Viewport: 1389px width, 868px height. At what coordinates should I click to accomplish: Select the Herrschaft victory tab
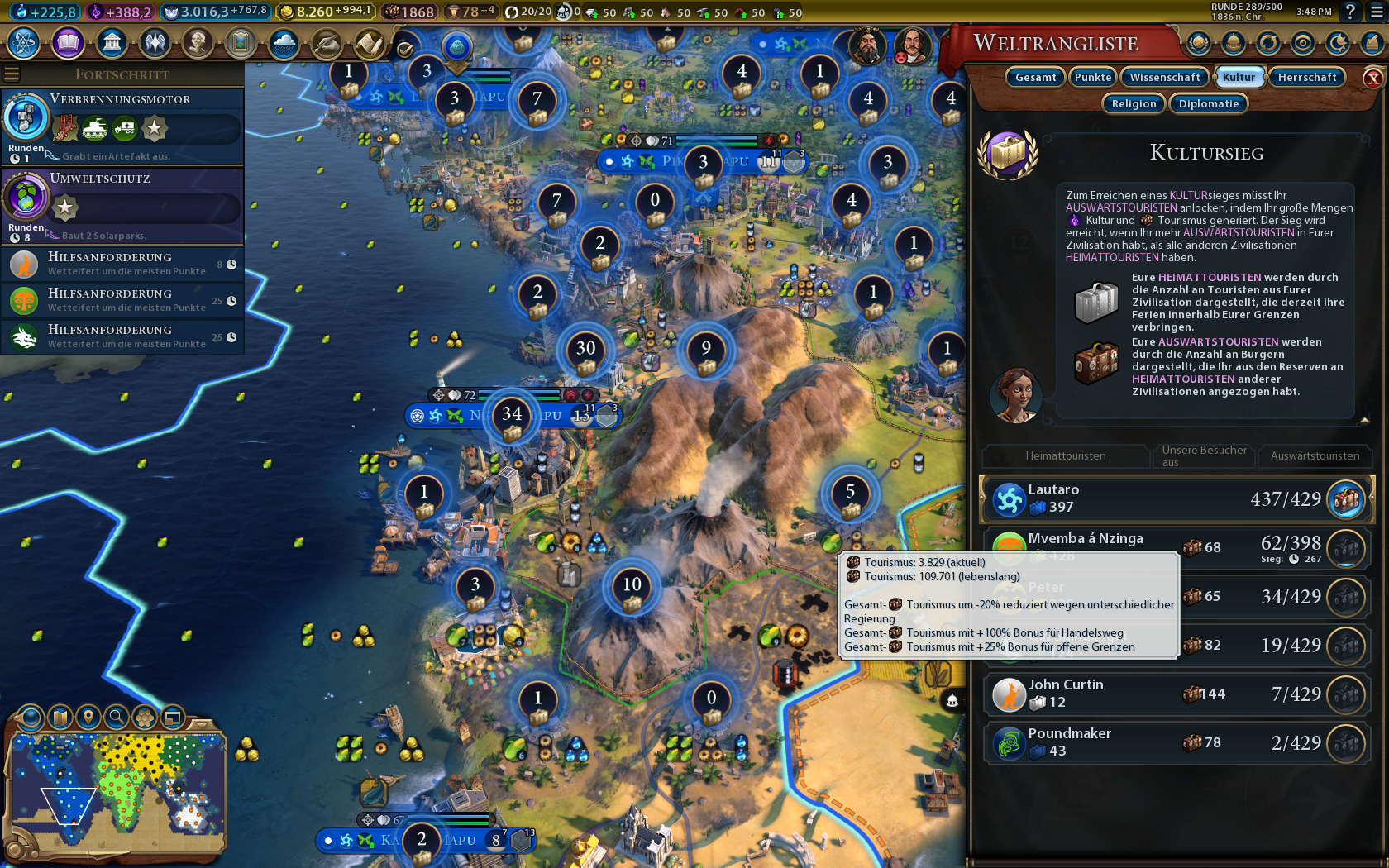[x=1306, y=77]
